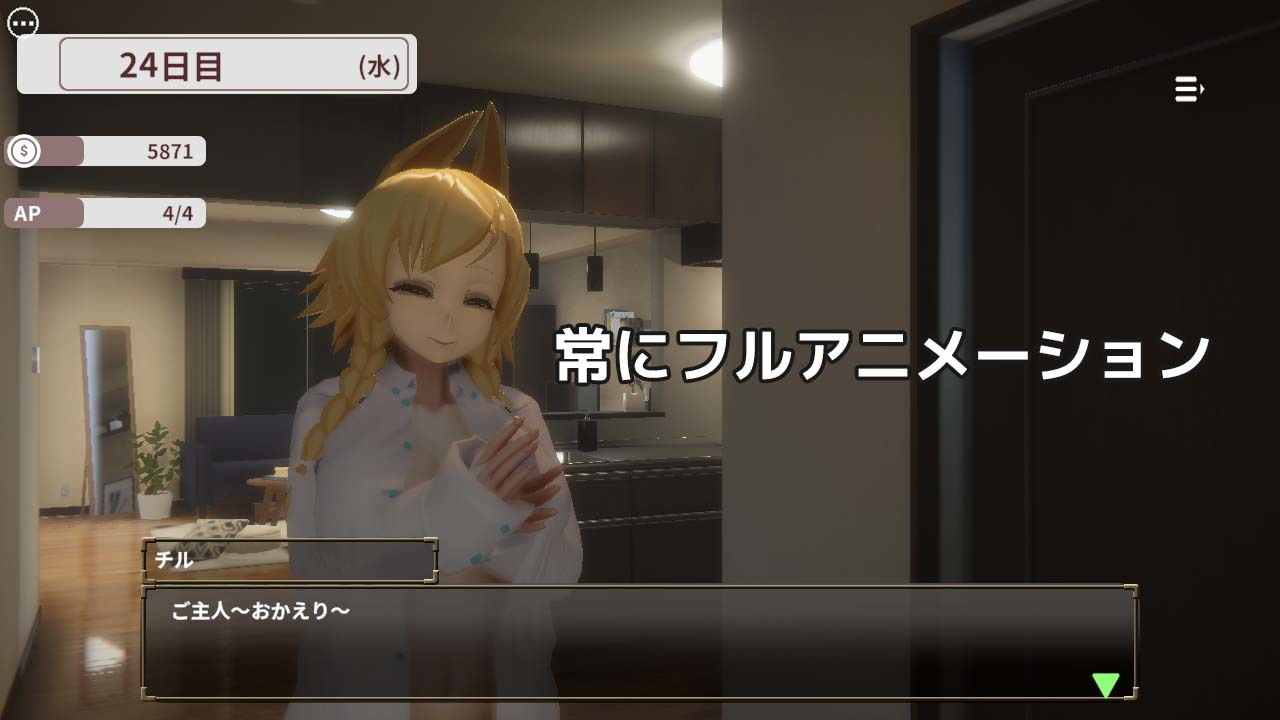The image size is (1280, 720).
Task: Click the green advance triangle
Action: [x=1108, y=685]
